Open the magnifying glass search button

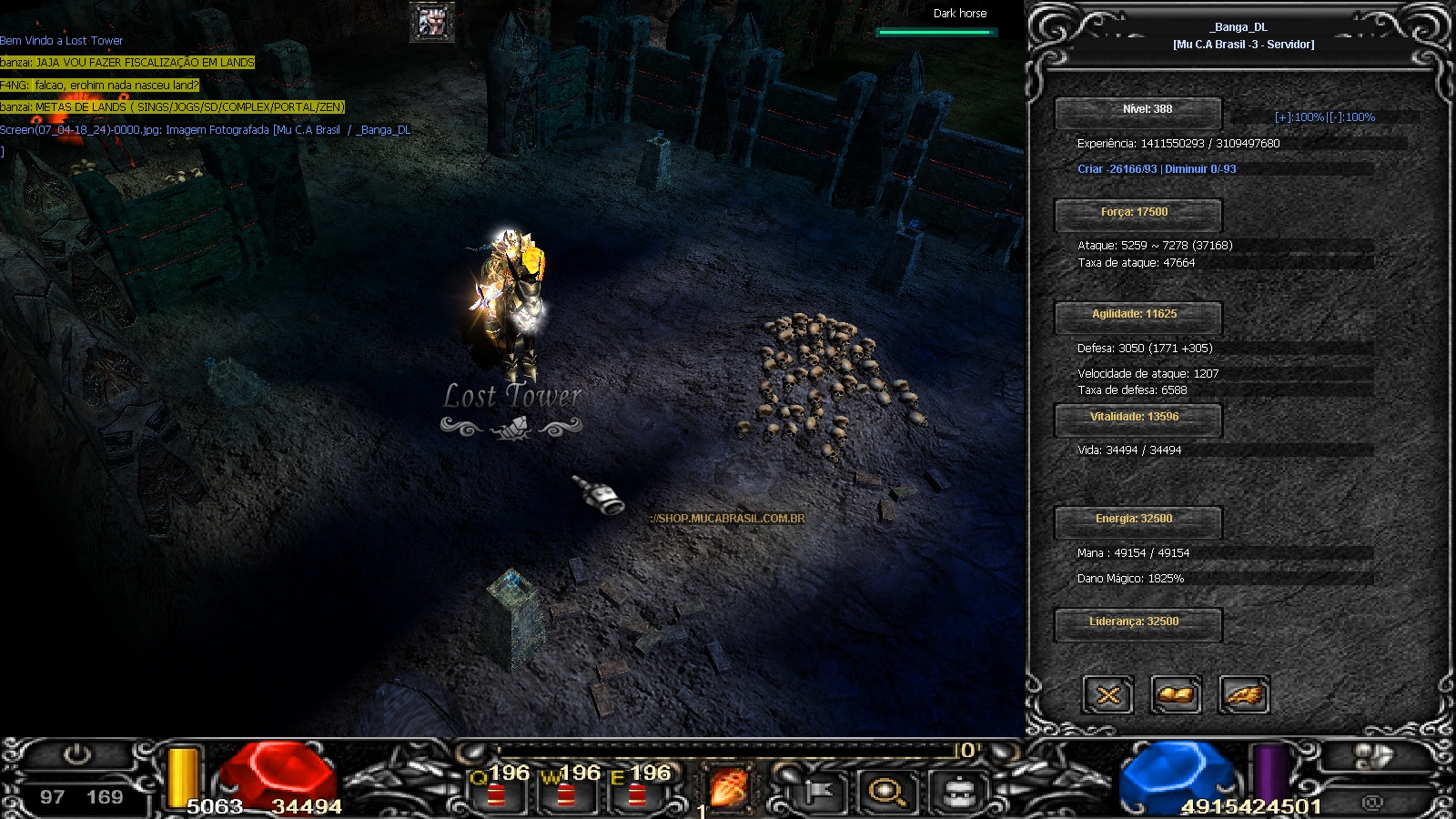pyautogui.click(x=886, y=792)
